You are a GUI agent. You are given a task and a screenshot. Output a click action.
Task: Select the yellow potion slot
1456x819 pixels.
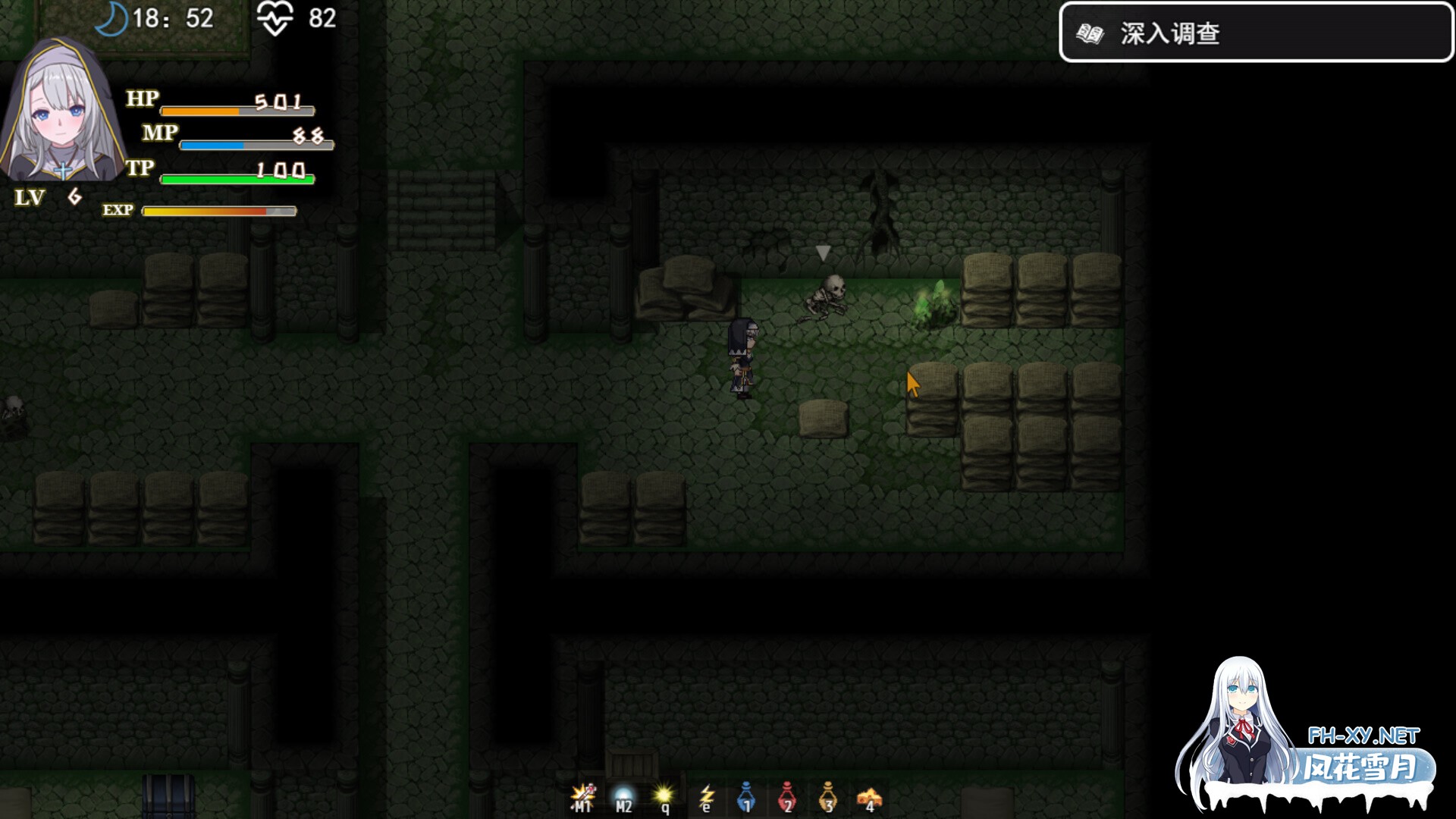coord(828,796)
